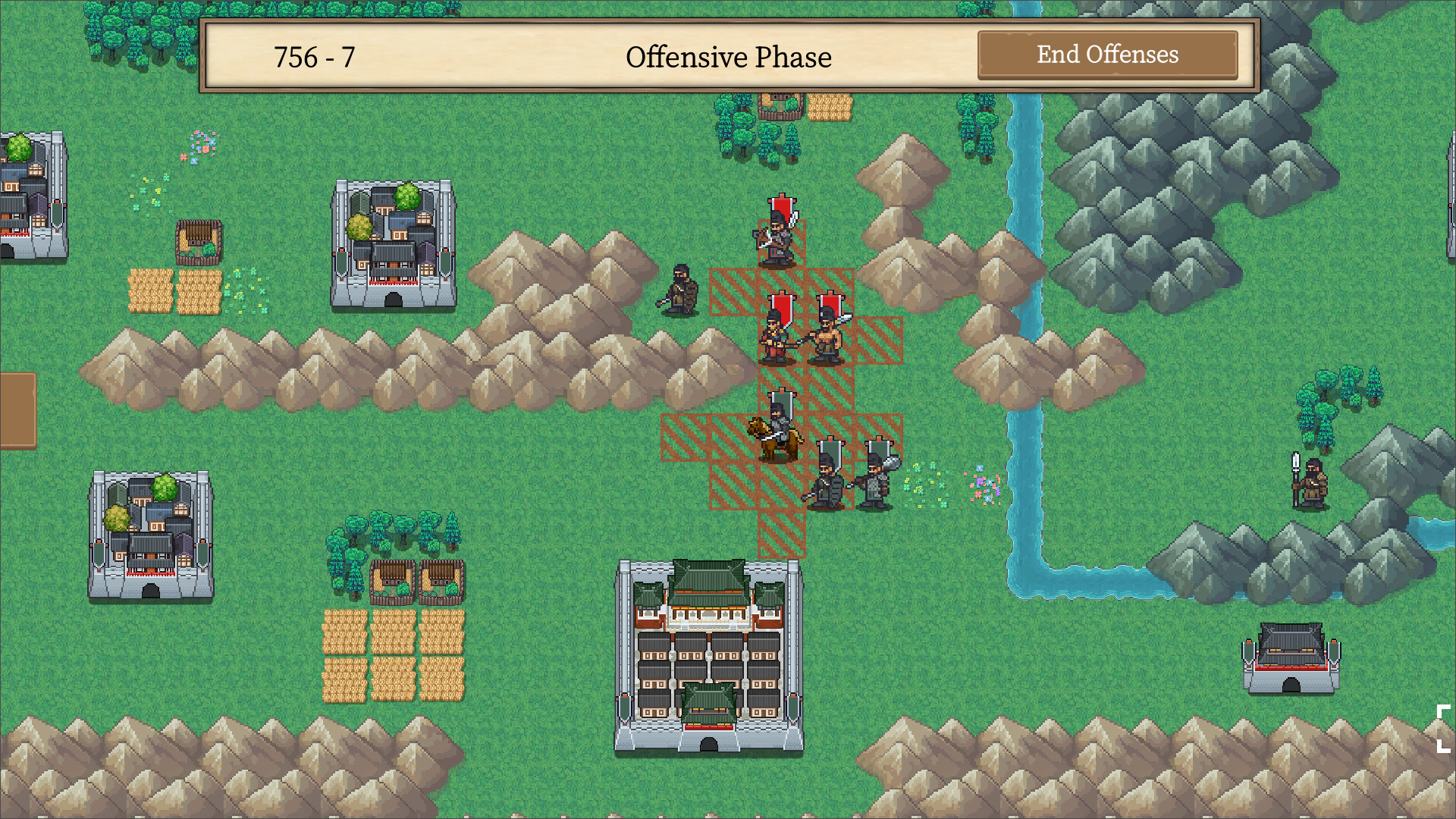Click the 756 - 7 turn counter
The width and height of the screenshot is (1456, 819).
(314, 55)
